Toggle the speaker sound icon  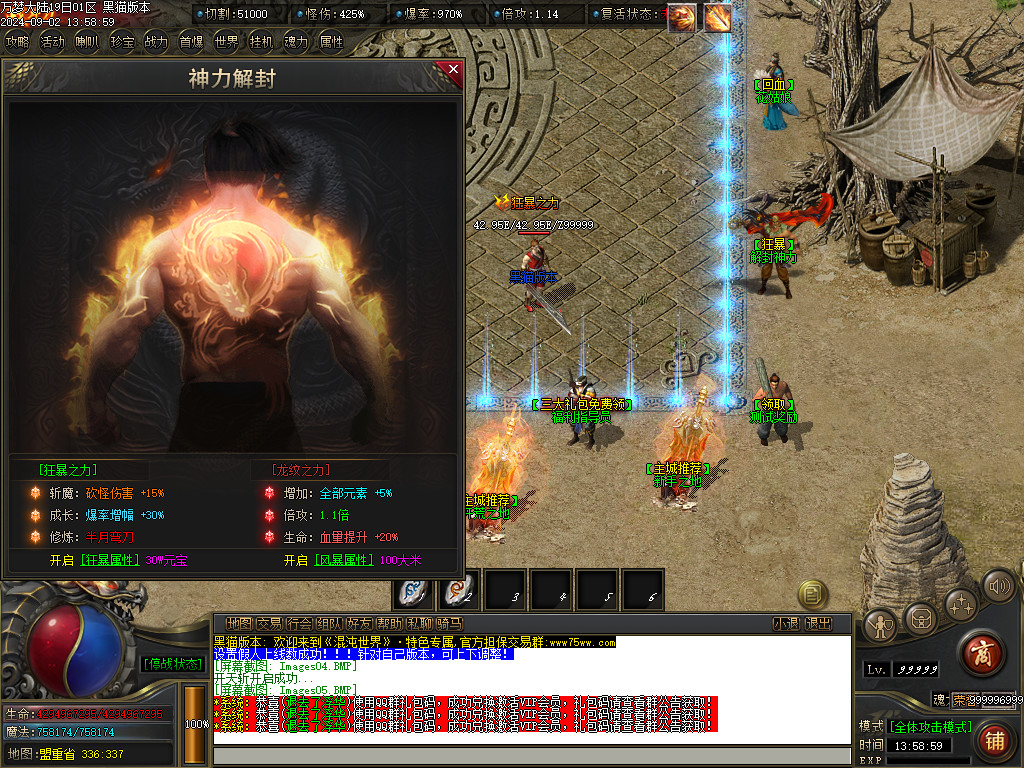click(998, 587)
